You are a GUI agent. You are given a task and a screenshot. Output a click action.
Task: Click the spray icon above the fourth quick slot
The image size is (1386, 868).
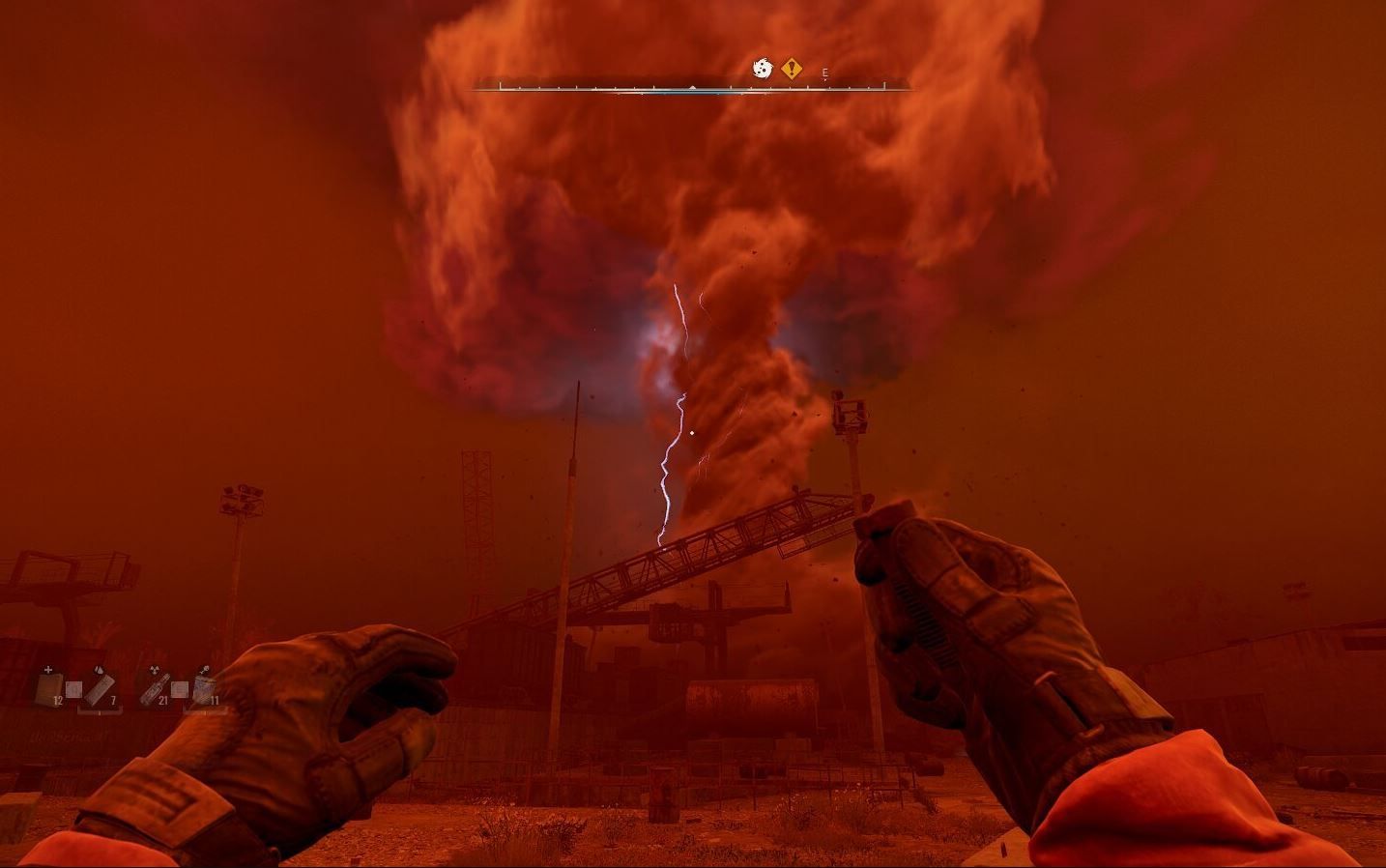pos(204,670)
